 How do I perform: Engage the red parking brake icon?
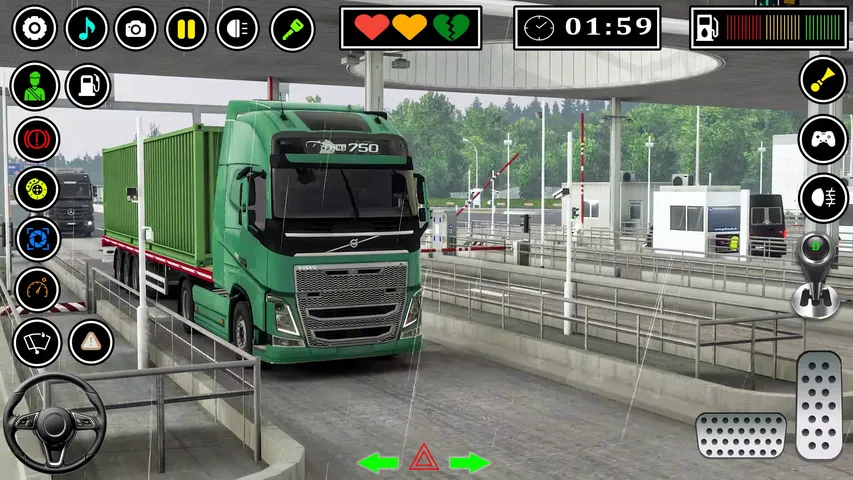click(x=37, y=139)
